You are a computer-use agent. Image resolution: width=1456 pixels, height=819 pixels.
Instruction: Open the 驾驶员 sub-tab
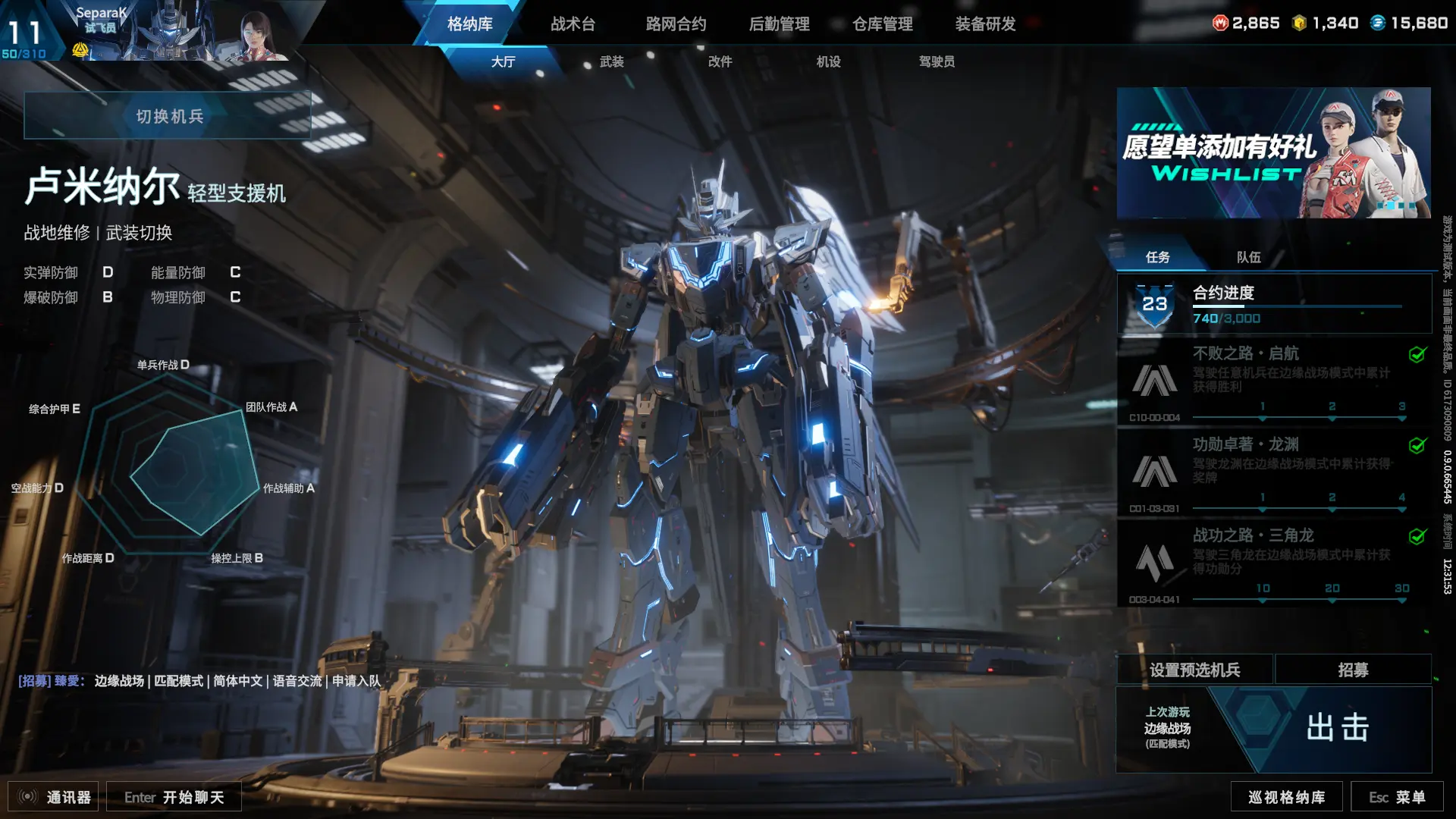[937, 62]
